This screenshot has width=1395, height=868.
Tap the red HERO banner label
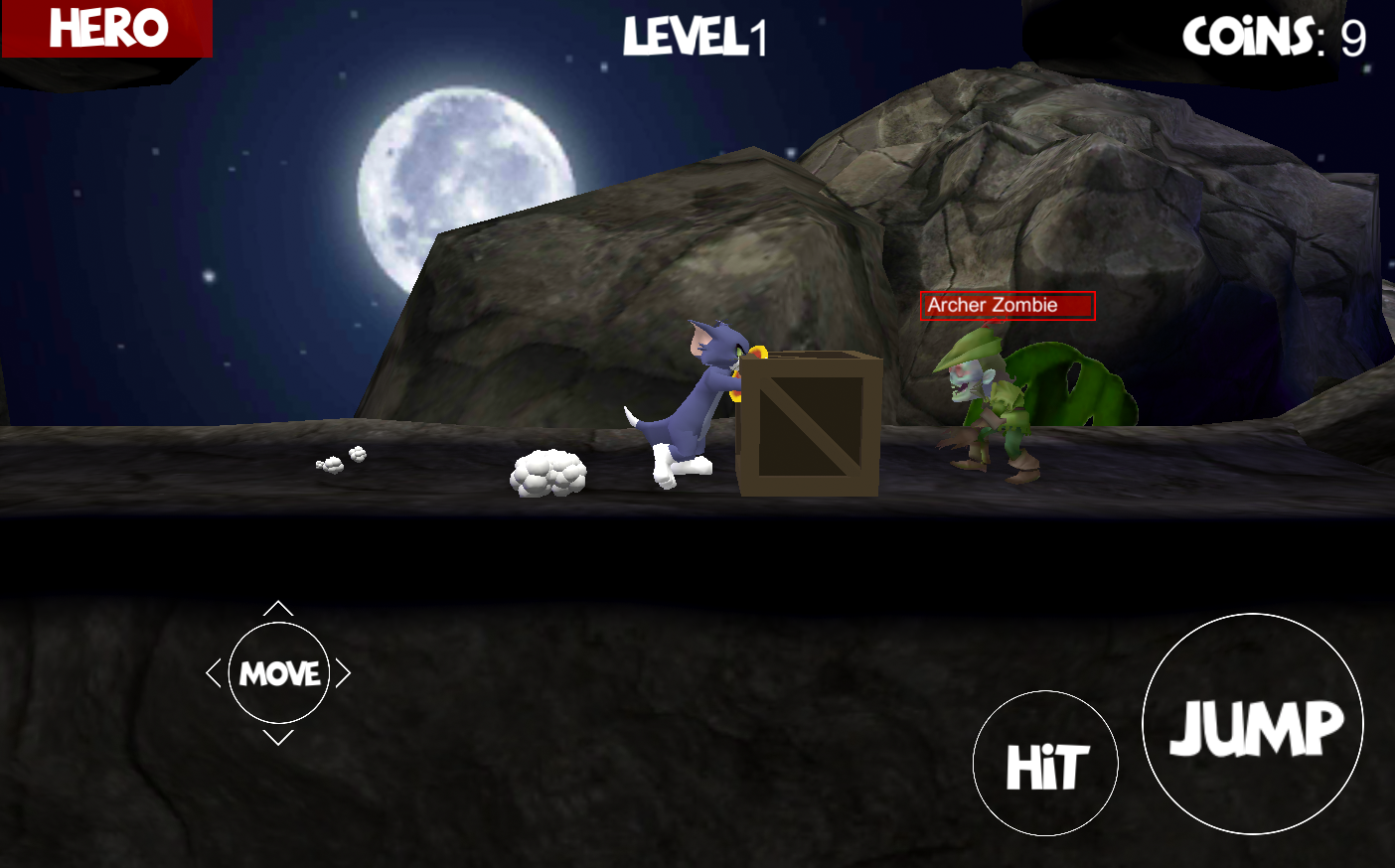coord(105,28)
